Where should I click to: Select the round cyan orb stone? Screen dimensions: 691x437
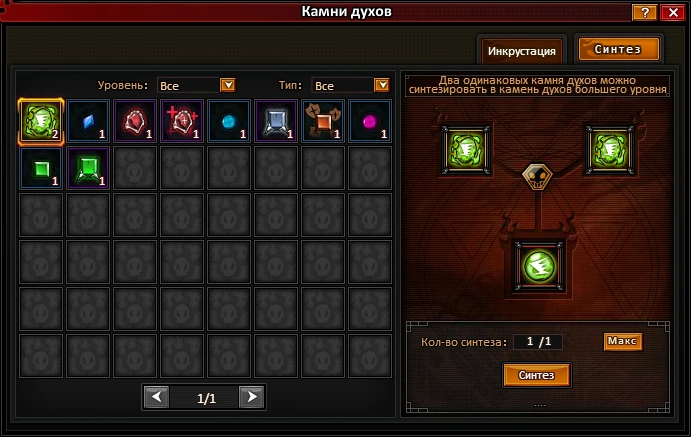(x=229, y=121)
